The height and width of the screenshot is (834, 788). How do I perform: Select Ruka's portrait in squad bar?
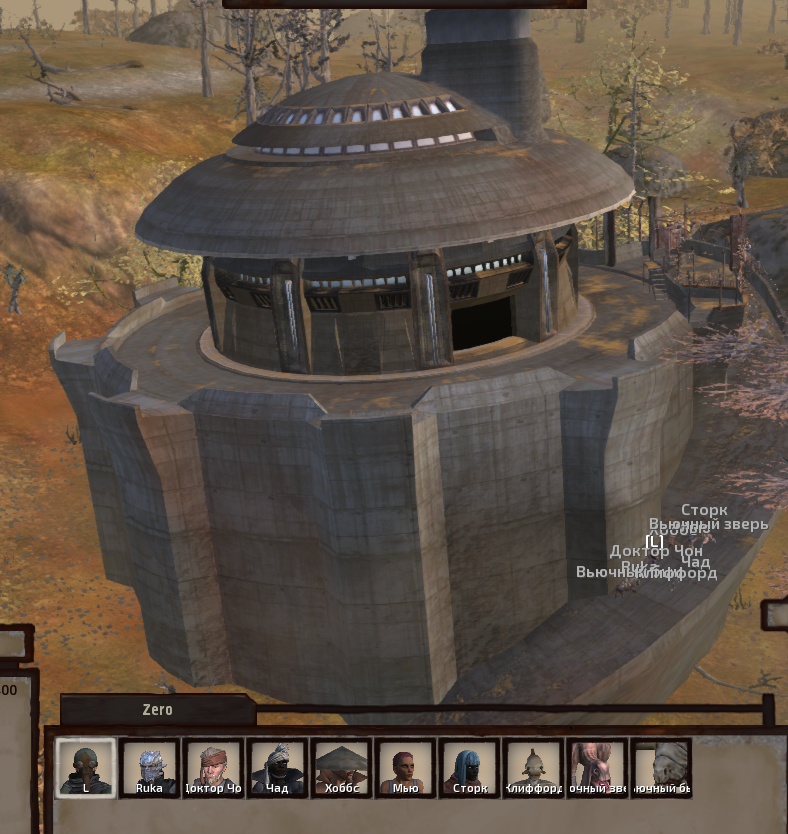coord(149,768)
